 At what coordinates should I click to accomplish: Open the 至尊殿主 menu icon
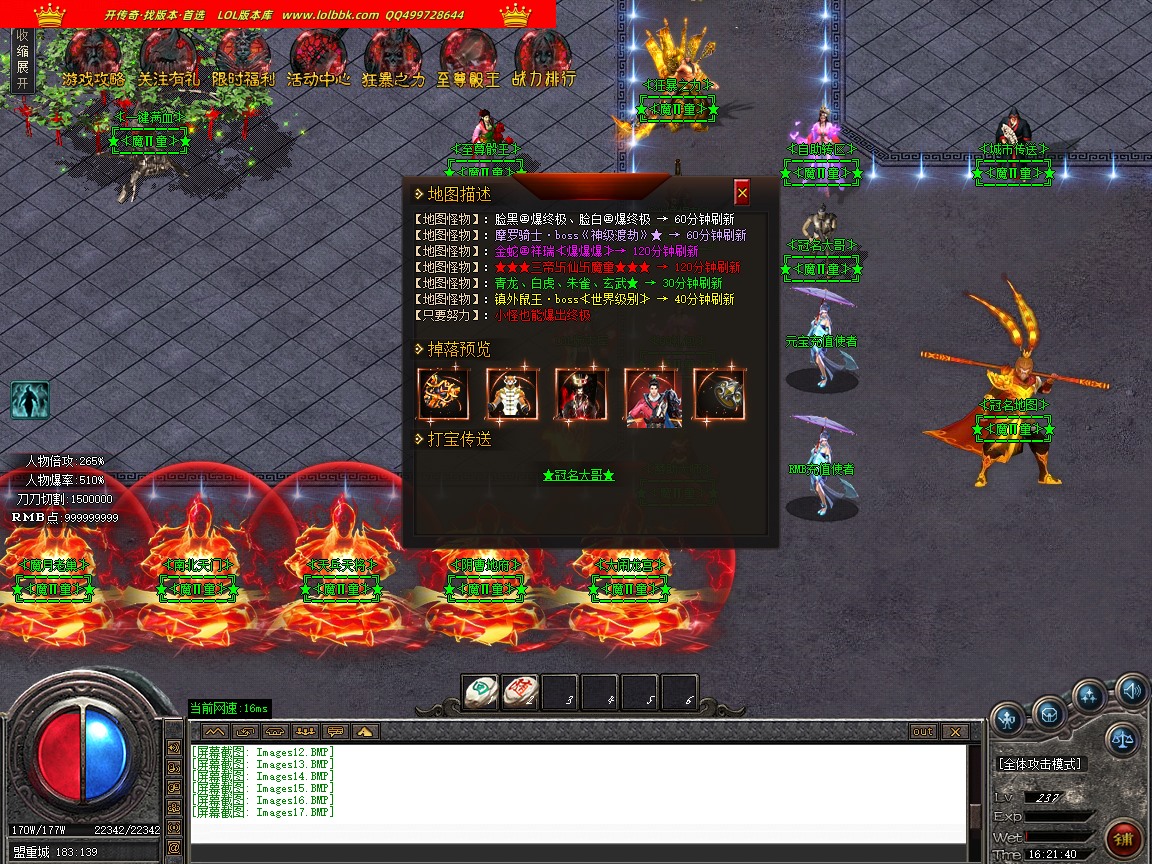pos(468,58)
